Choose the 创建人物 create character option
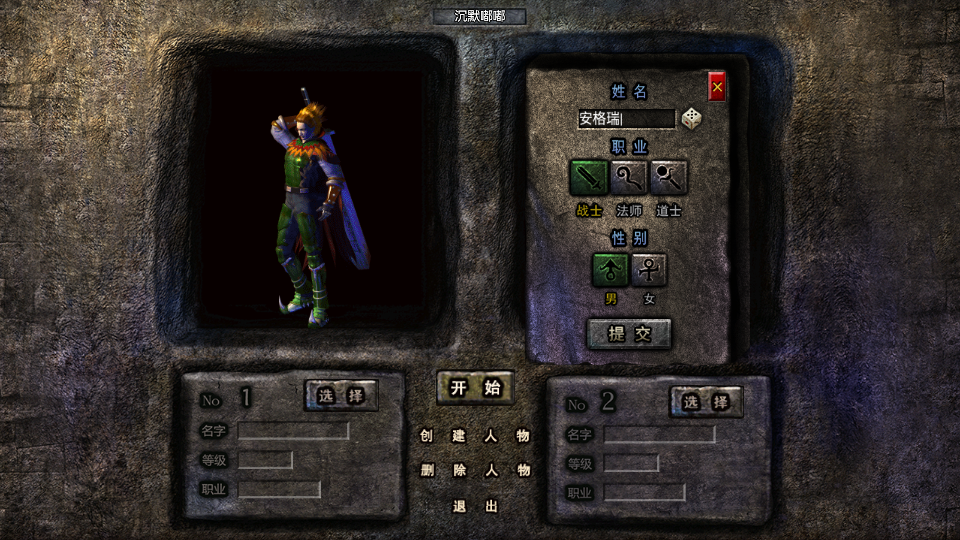Image resolution: width=960 pixels, height=540 pixels. [475, 436]
